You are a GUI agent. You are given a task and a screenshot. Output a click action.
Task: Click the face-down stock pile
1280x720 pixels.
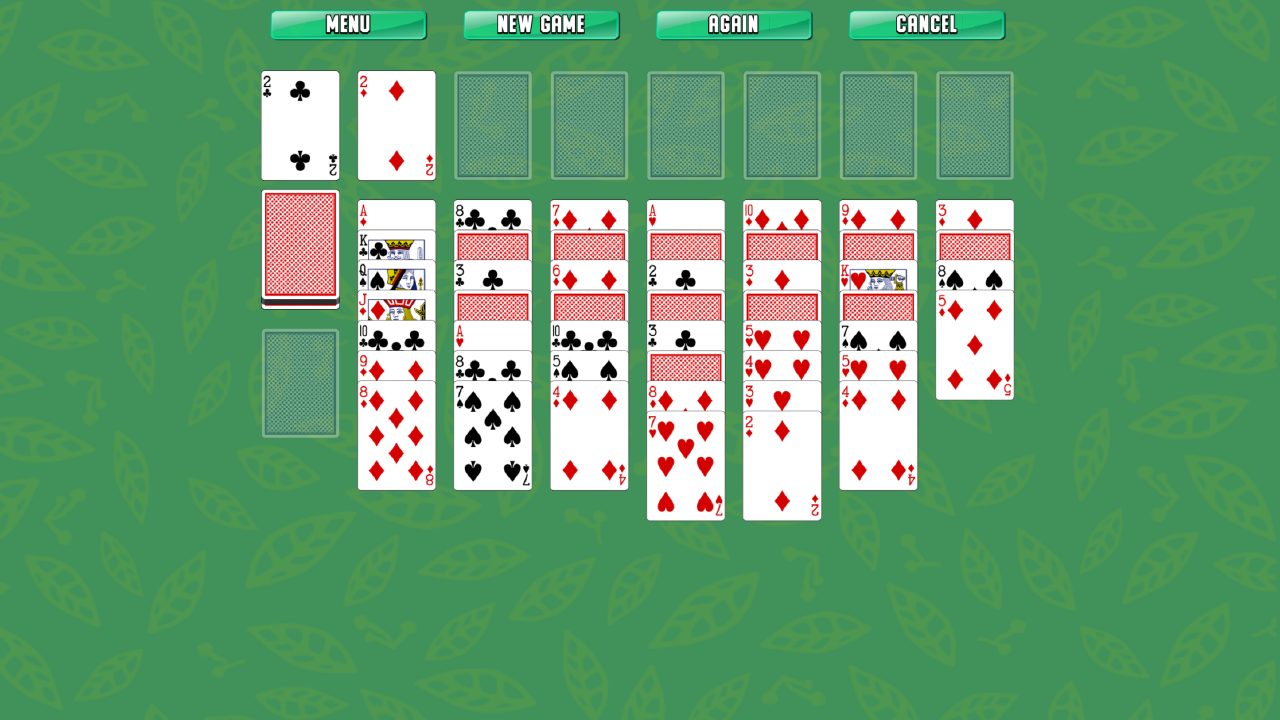tap(301, 248)
